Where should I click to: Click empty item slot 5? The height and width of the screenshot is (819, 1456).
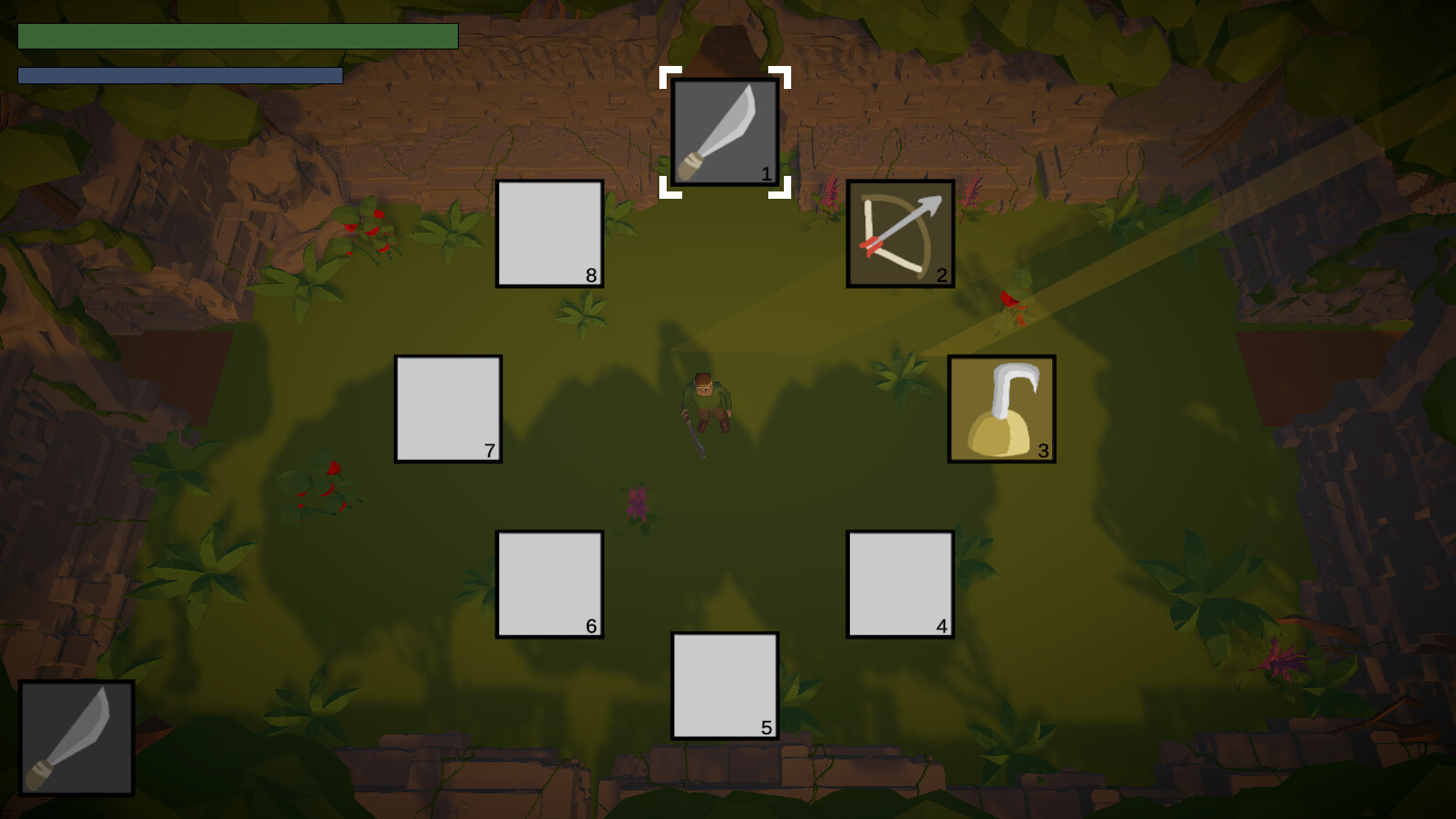(x=723, y=682)
